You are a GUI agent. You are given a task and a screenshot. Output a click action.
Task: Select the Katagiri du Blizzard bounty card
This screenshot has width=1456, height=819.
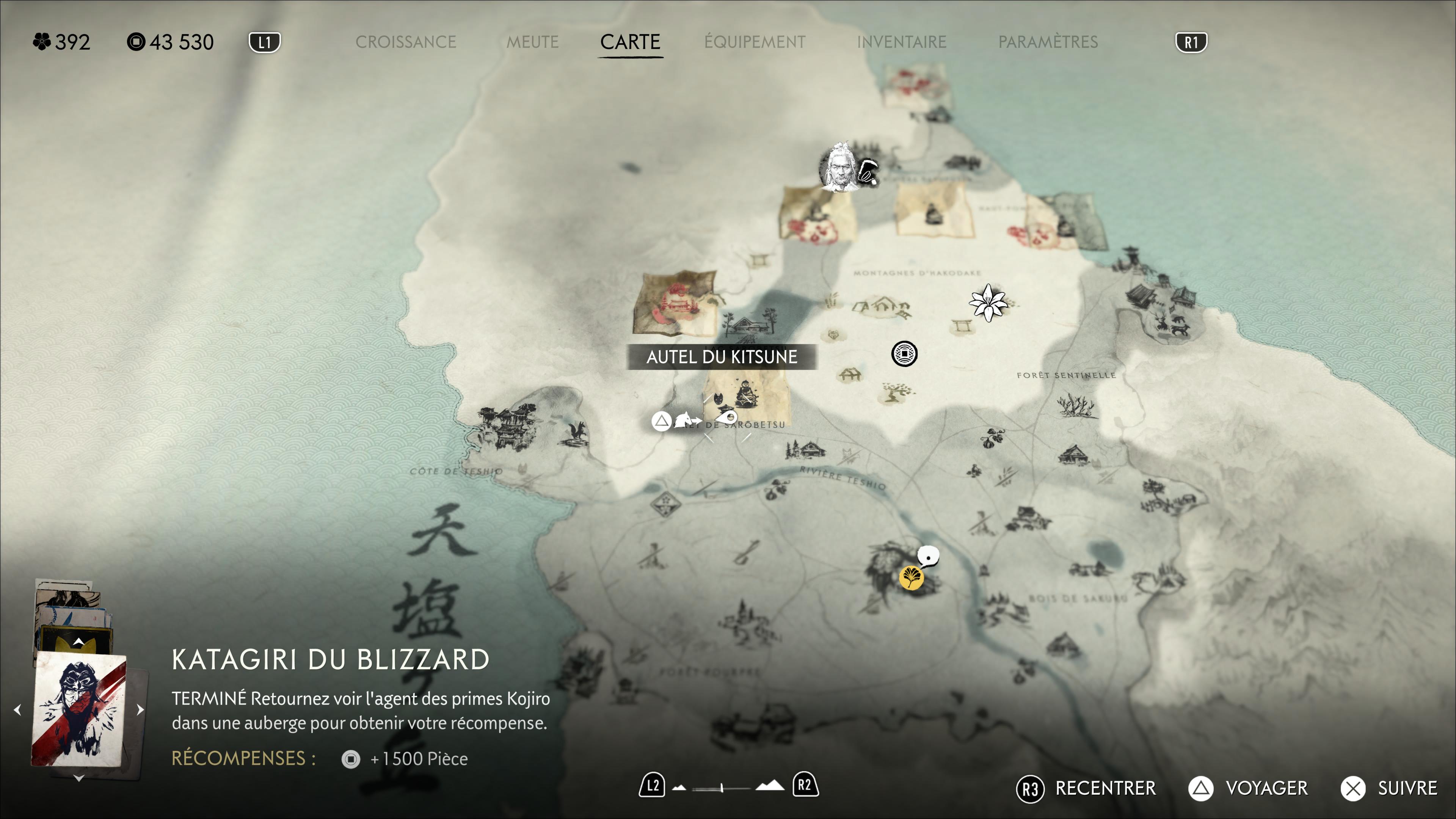(x=78, y=709)
